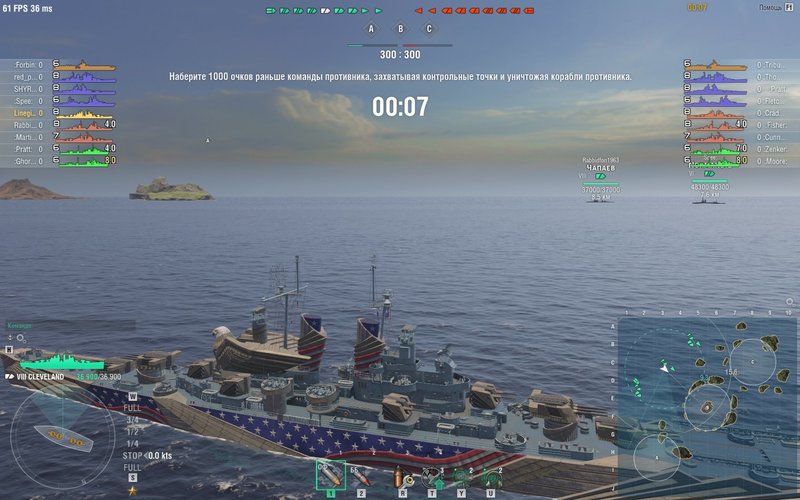Image resolution: width=800 pixels, height=500 pixels.
Task: Select capture point A indicator
Action: tap(371, 30)
